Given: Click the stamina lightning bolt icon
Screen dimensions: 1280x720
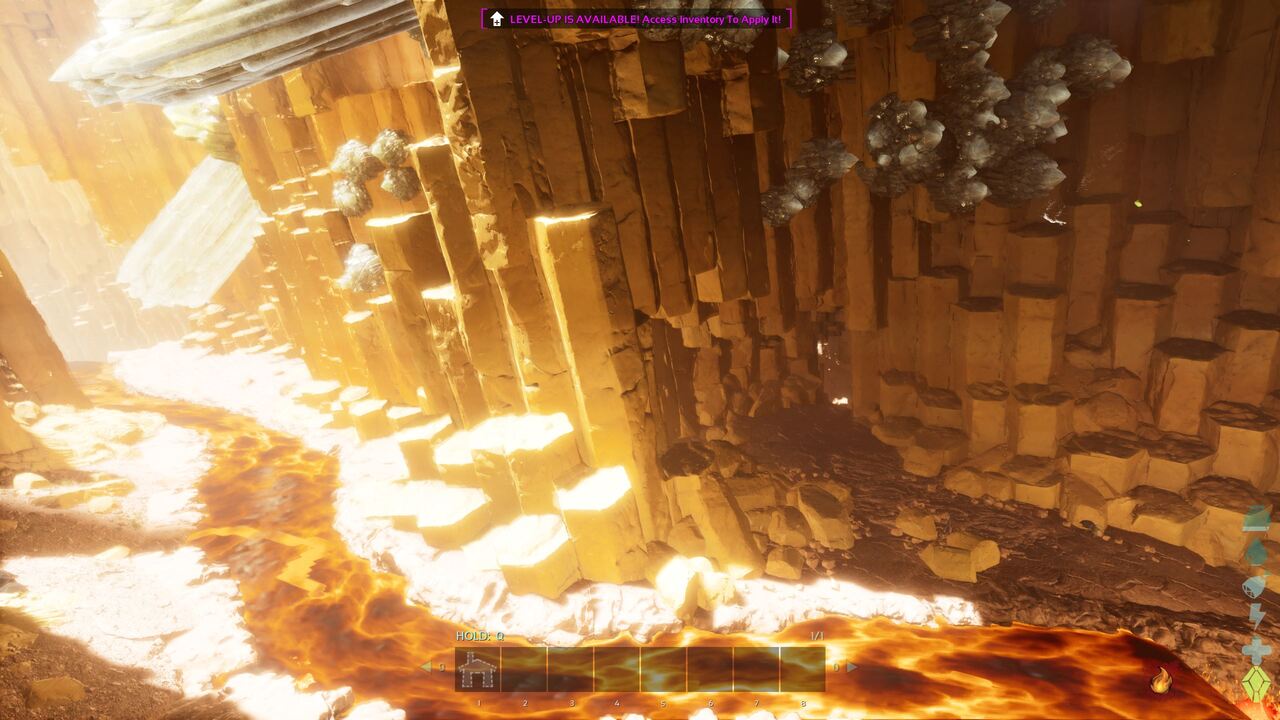Looking at the screenshot, I should coord(1256,617).
